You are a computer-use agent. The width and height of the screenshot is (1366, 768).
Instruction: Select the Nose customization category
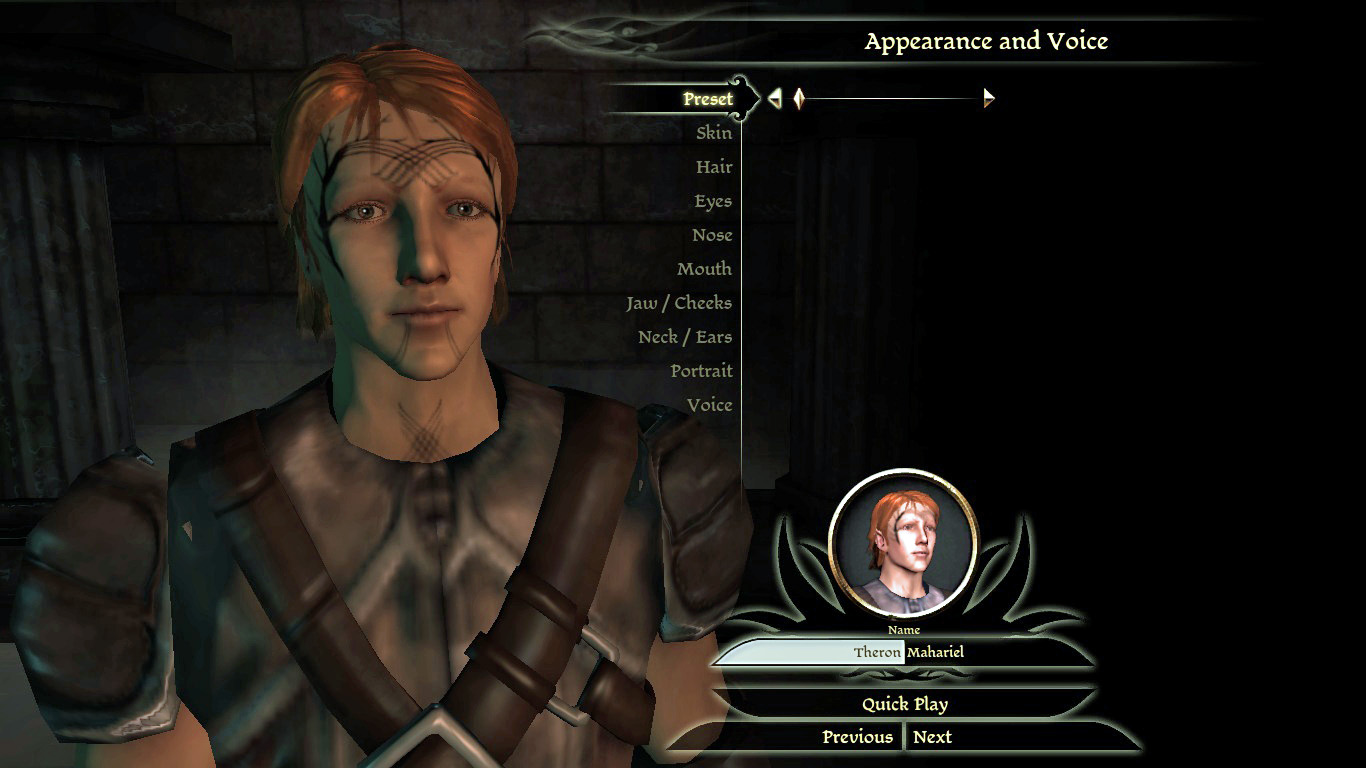coord(711,235)
